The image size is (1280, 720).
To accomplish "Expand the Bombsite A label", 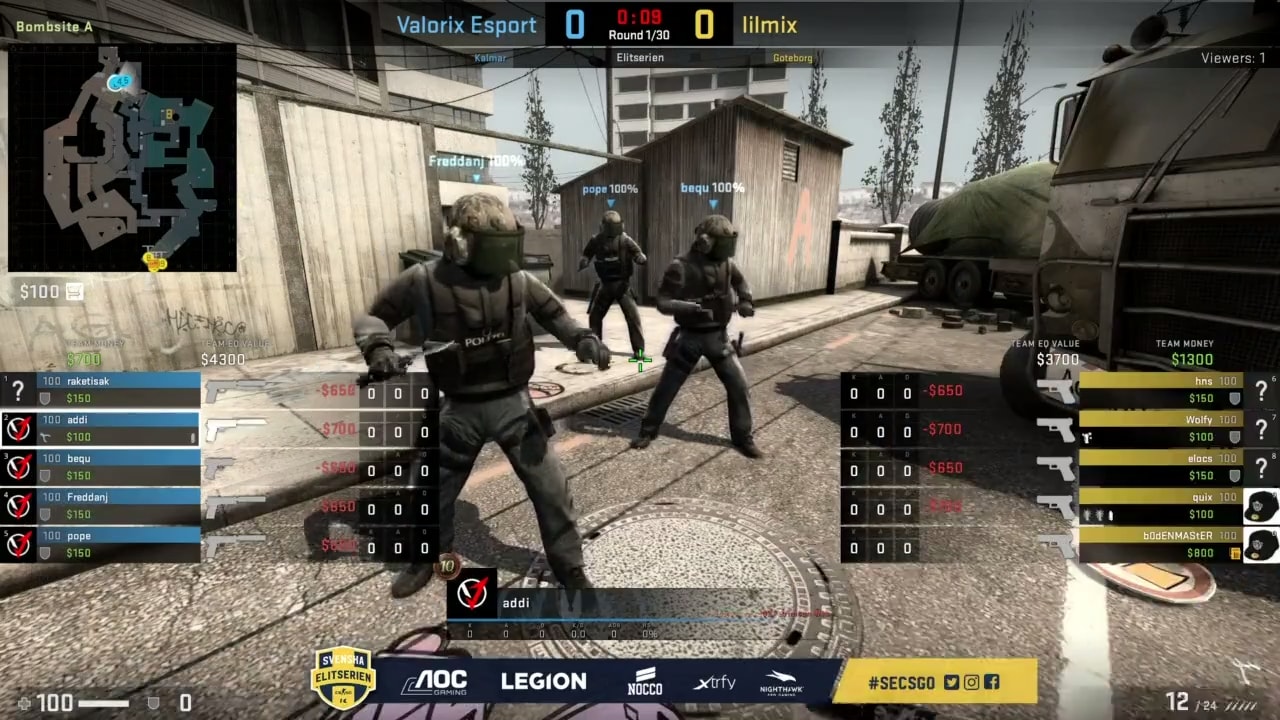I will pos(52,28).
